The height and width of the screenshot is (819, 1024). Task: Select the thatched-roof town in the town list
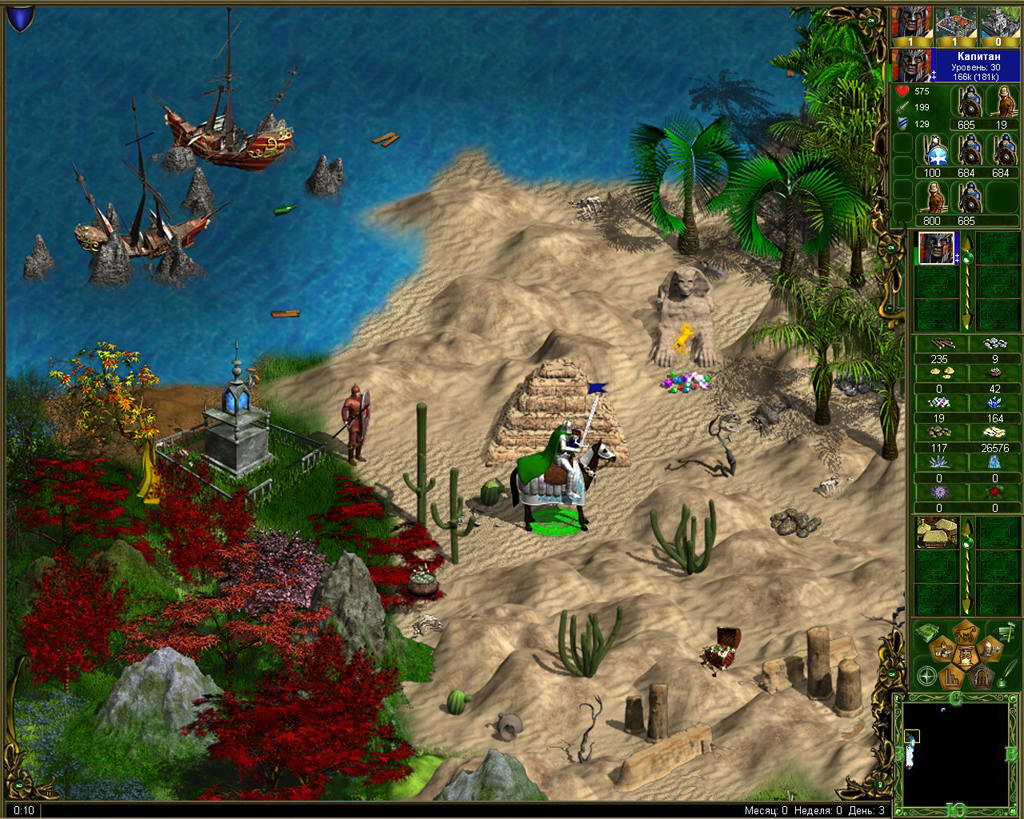click(x=938, y=532)
